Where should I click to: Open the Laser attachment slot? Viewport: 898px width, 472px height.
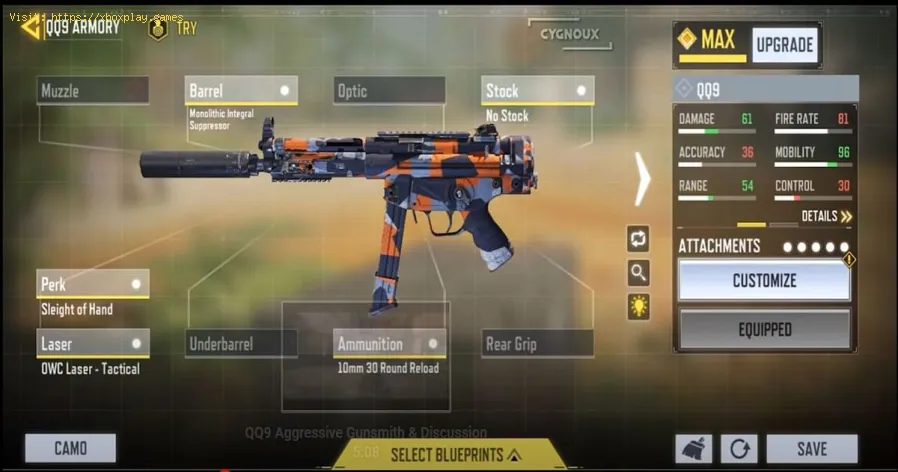[93, 344]
